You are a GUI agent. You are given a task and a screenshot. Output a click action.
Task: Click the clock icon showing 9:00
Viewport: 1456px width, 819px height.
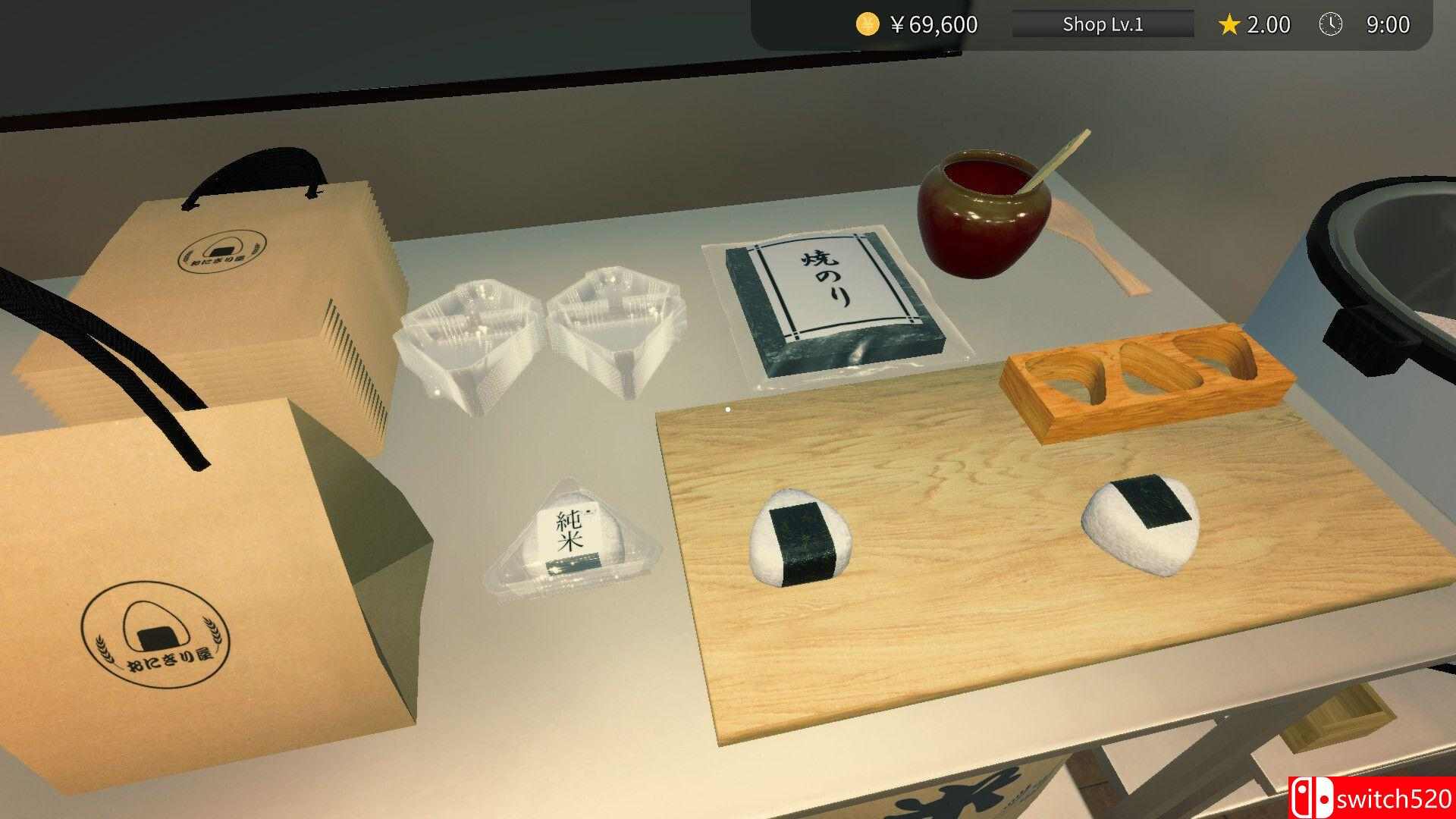pos(1331,24)
